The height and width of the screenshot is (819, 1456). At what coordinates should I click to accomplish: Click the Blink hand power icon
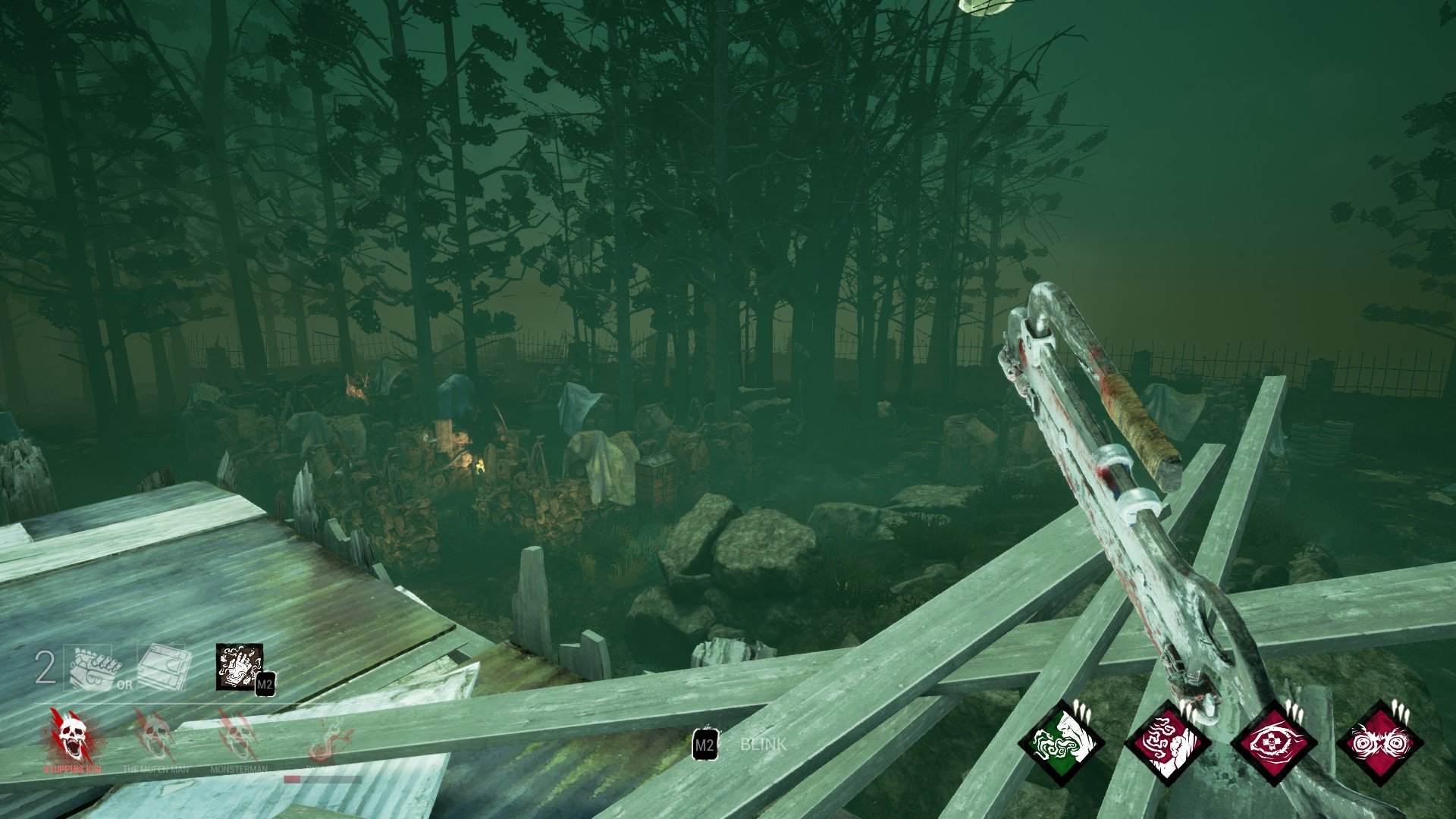pyautogui.click(x=239, y=667)
